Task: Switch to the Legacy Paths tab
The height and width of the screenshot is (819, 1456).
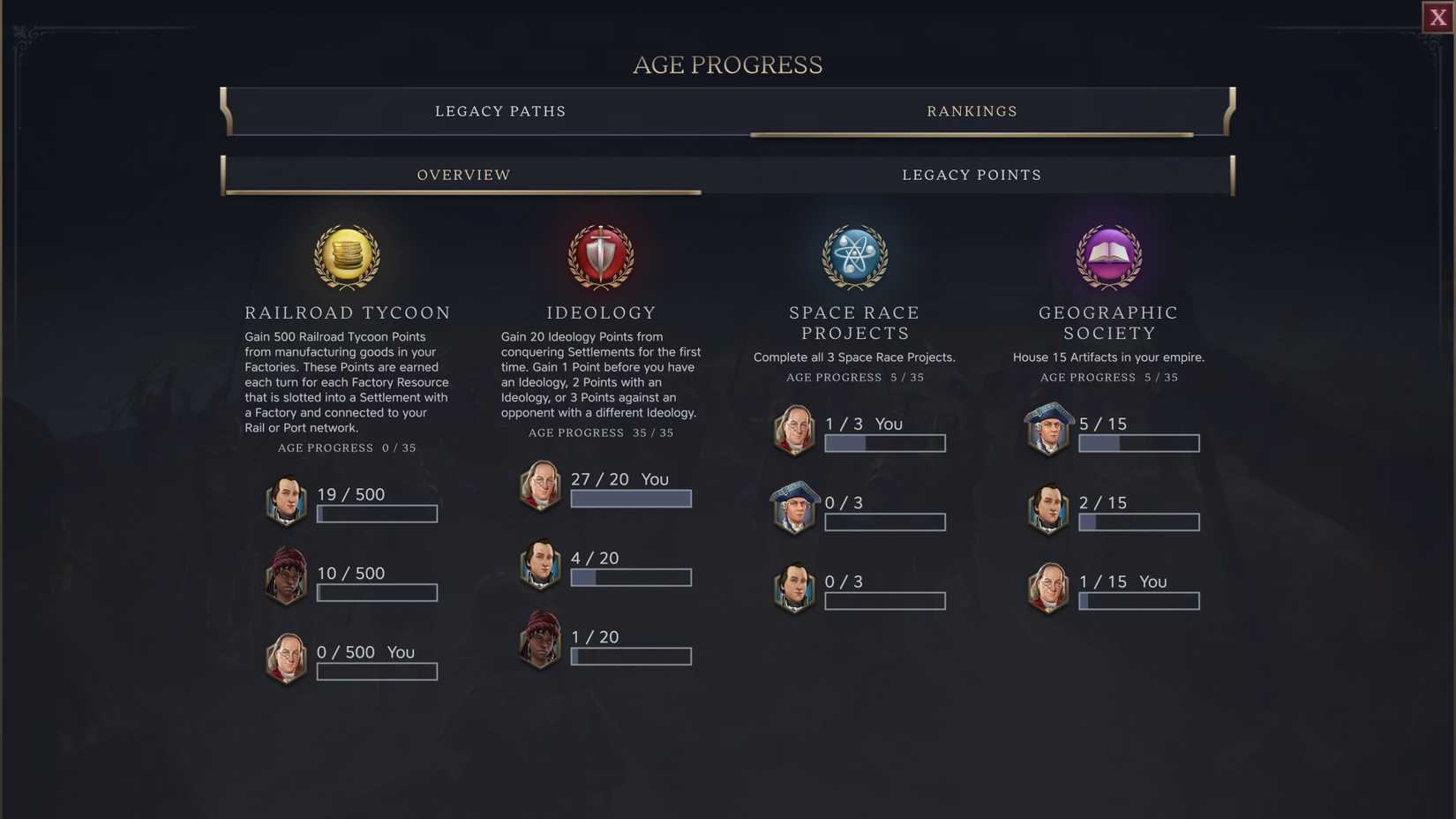Action: [x=499, y=110]
